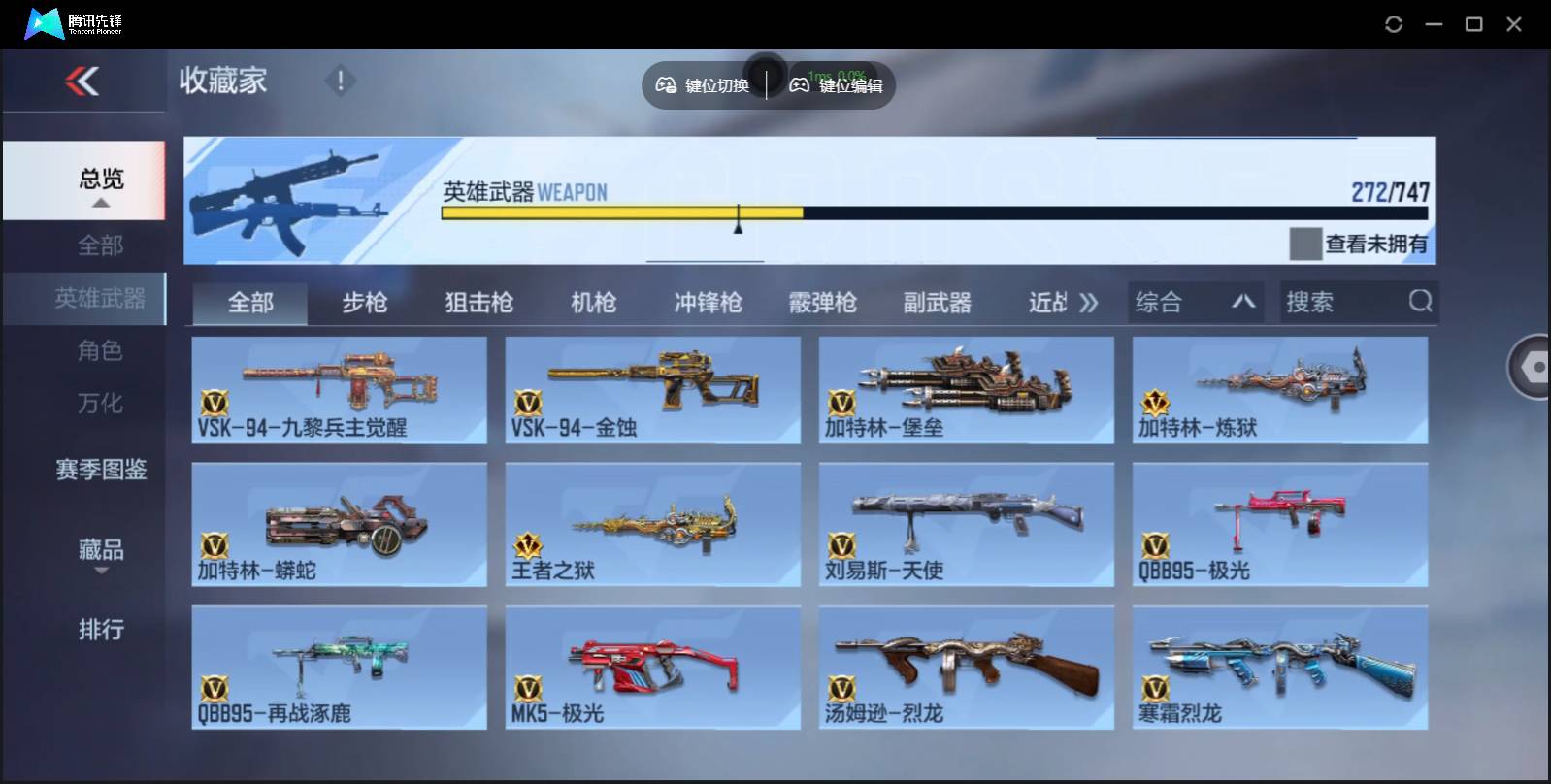Viewport: 1551px width, 784px height.
Task: Switch to the 狙击枪 tab
Action: (x=479, y=302)
